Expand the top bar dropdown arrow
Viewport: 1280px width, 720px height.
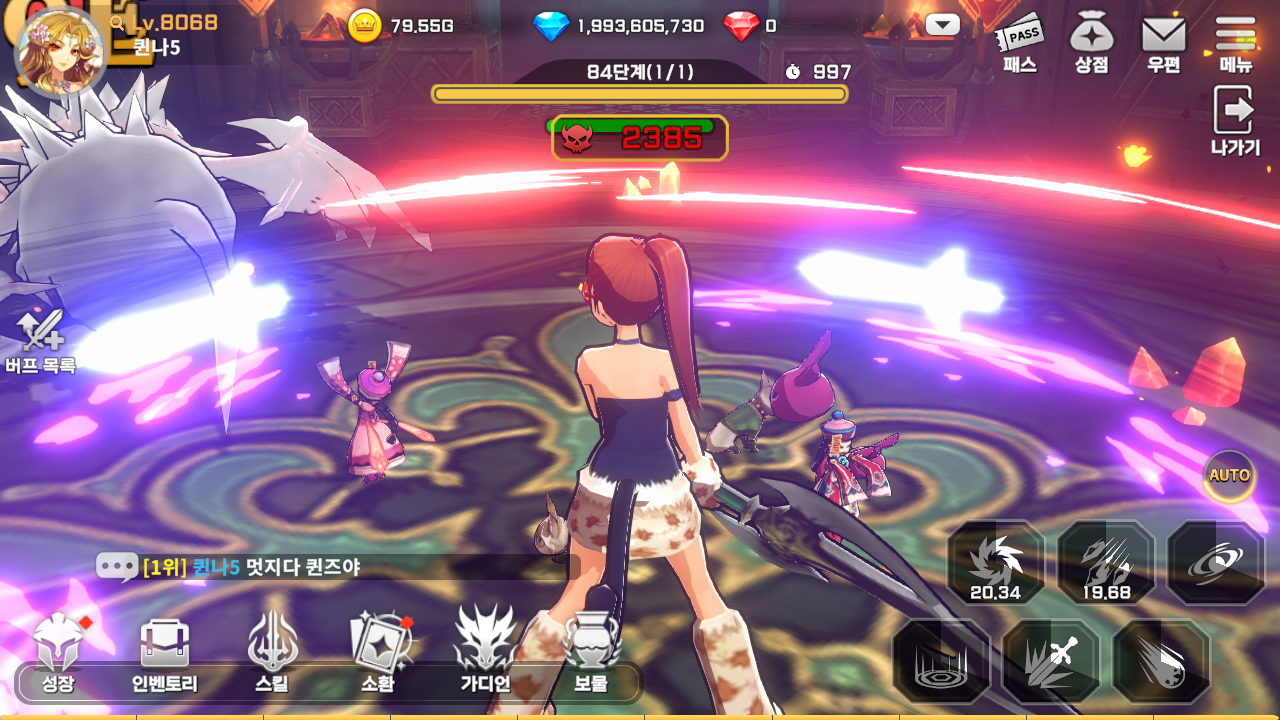pyautogui.click(x=943, y=25)
